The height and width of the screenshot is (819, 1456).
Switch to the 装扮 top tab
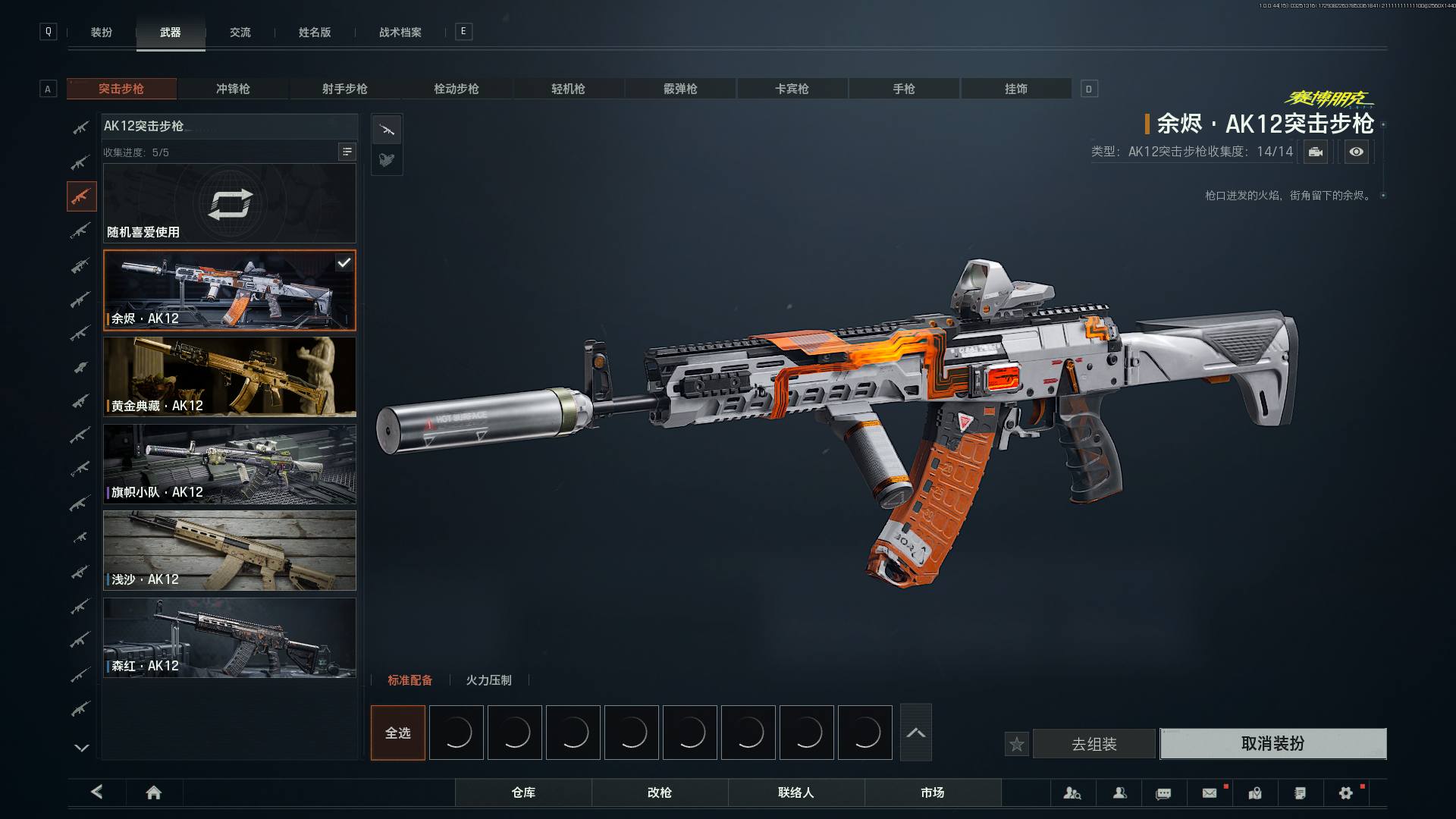tap(102, 32)
